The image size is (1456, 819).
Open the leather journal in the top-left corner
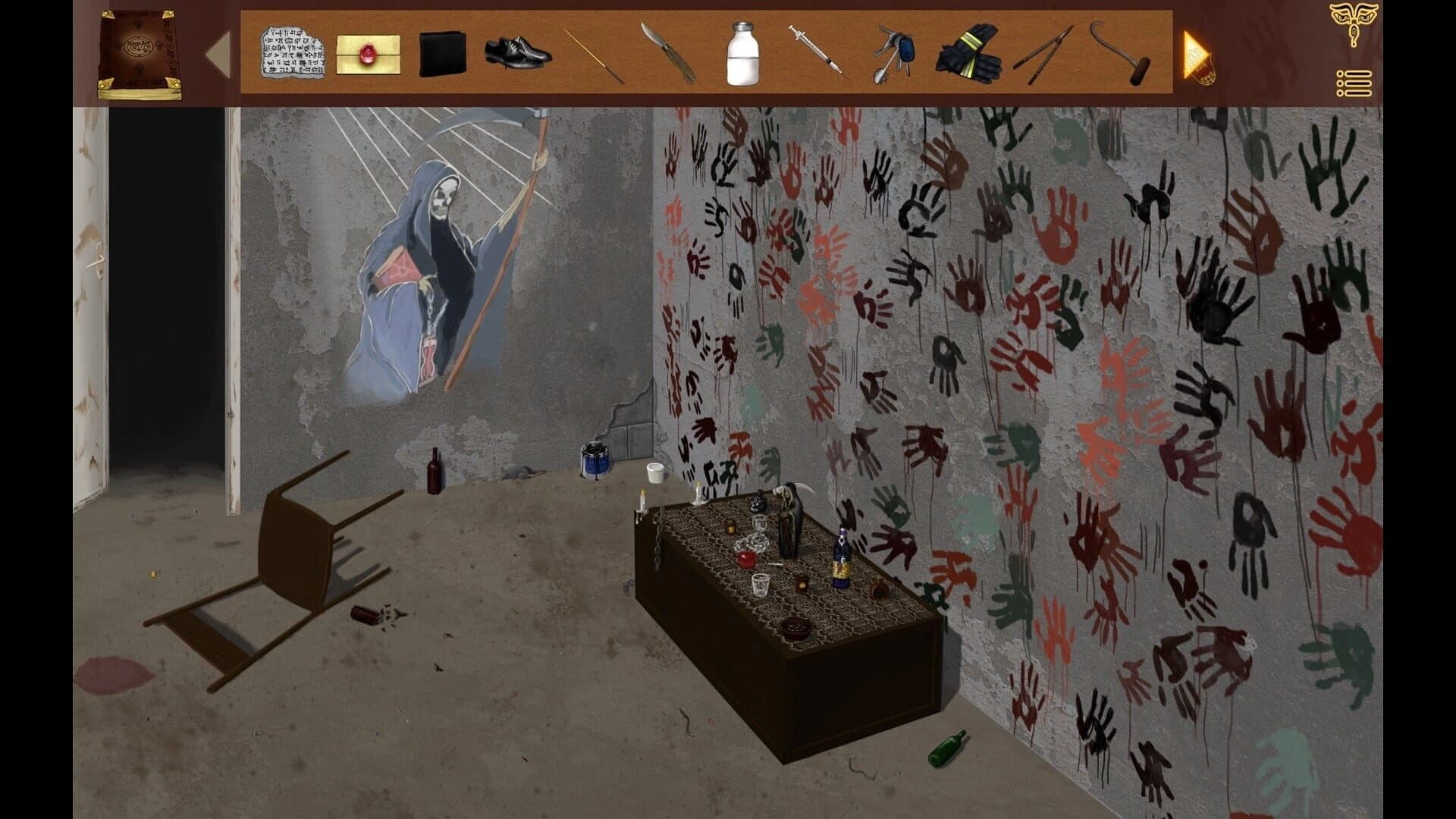pyautogui.click(x=140, y=53)
